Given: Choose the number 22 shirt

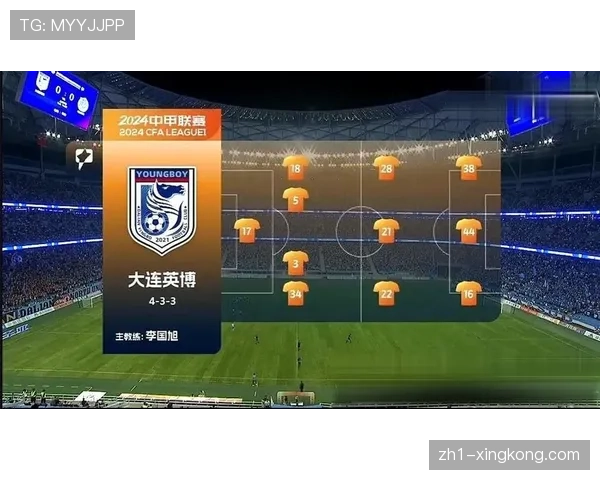Looking at the screenshot, I should [386, 293].
